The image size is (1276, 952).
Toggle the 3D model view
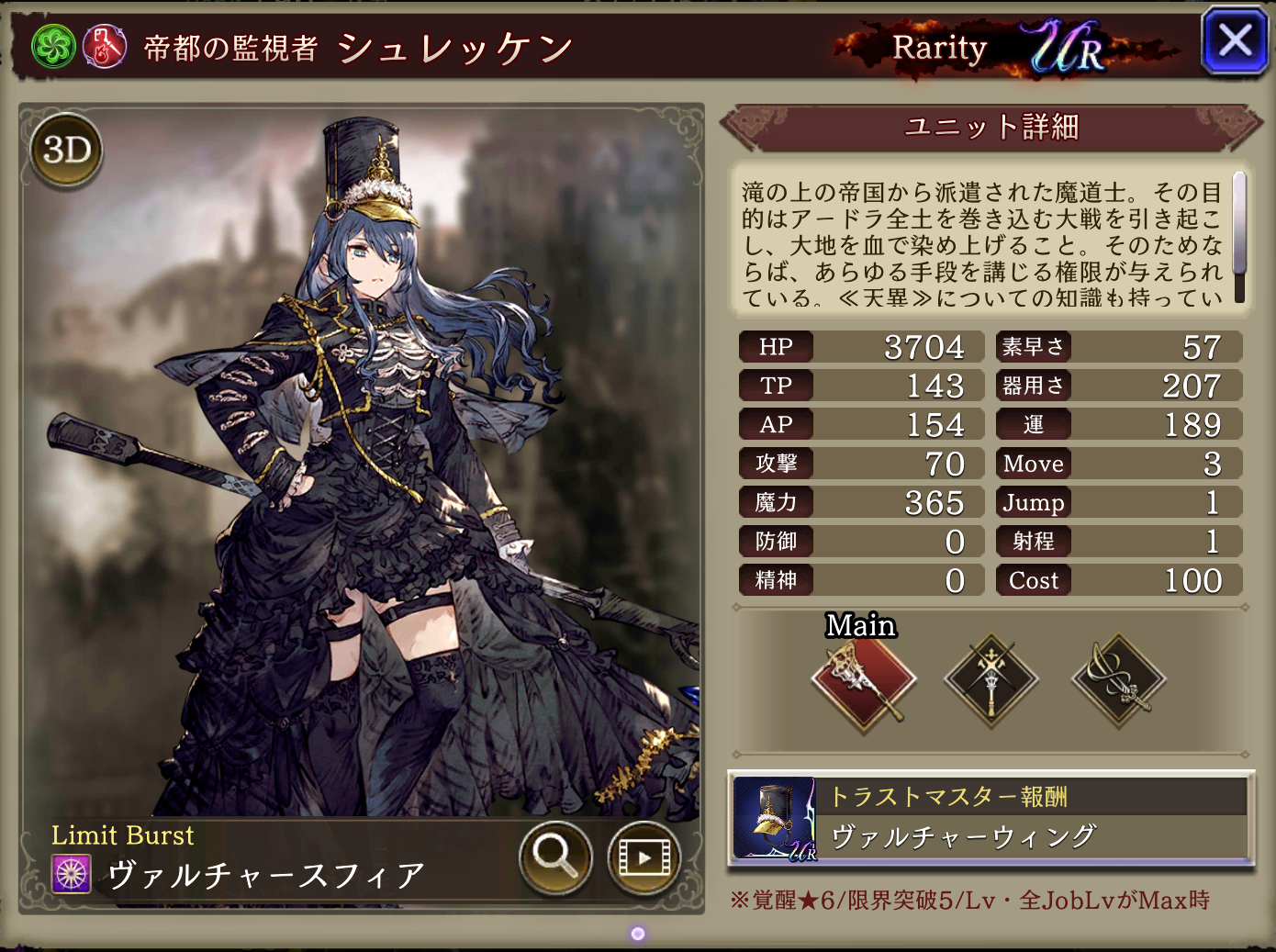(67, 150)
